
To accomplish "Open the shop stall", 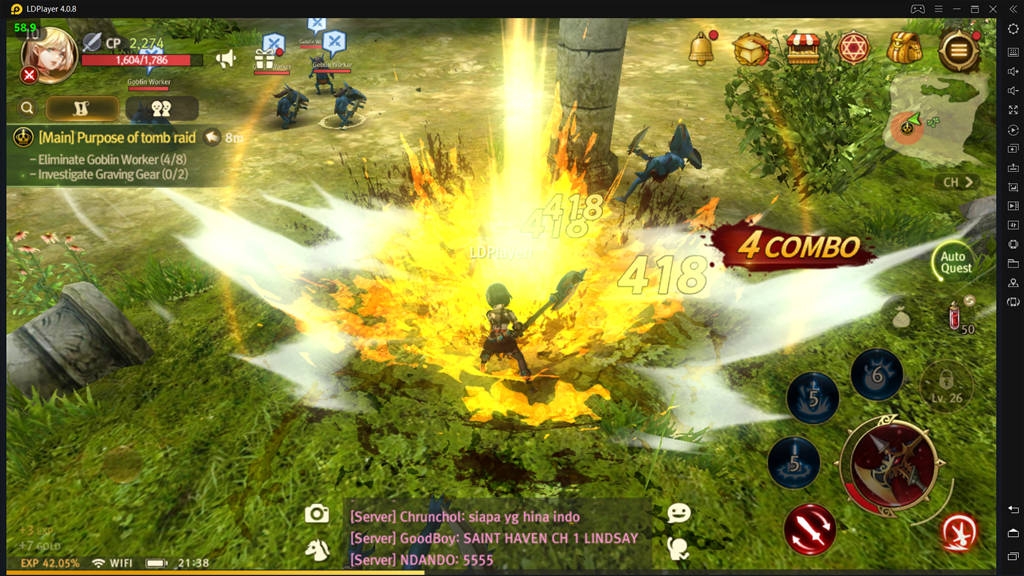I will pos(802,47).
